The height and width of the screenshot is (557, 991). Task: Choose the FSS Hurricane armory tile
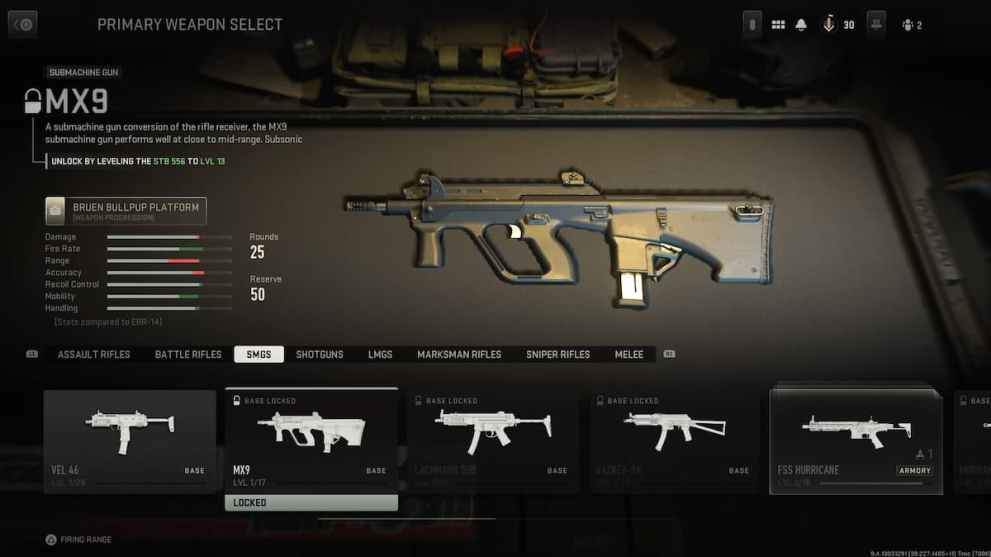(x=856, y=440)
